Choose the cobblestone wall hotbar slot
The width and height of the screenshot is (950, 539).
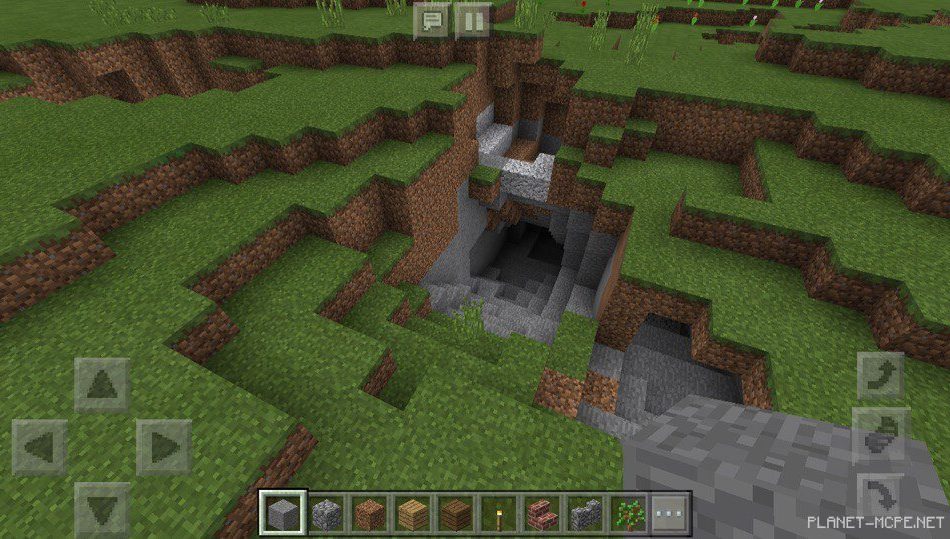(x=586, y=514)
